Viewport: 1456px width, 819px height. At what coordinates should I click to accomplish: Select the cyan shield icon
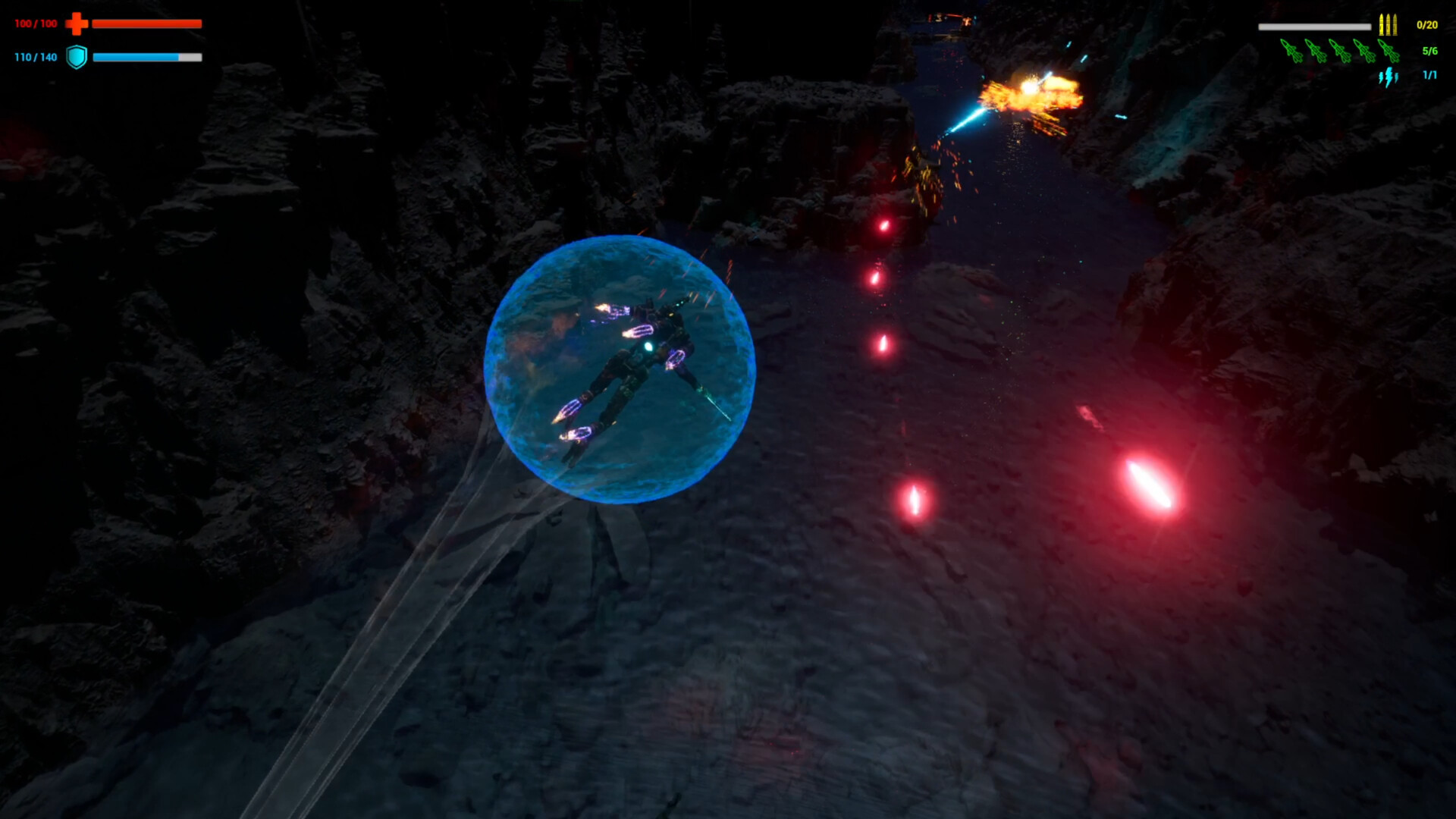point(76,55)
